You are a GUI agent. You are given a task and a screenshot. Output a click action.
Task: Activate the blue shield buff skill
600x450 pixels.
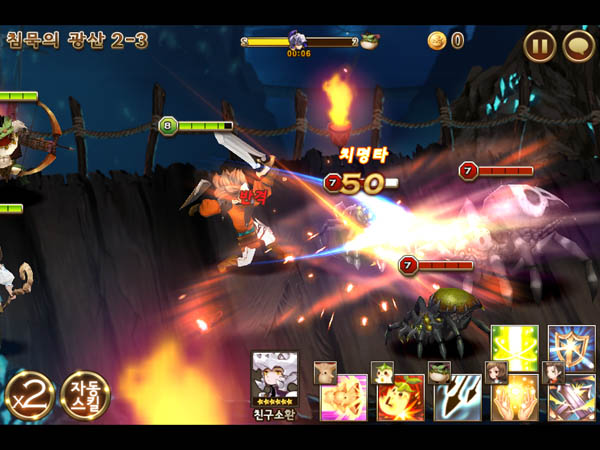[x=572, y=347]
